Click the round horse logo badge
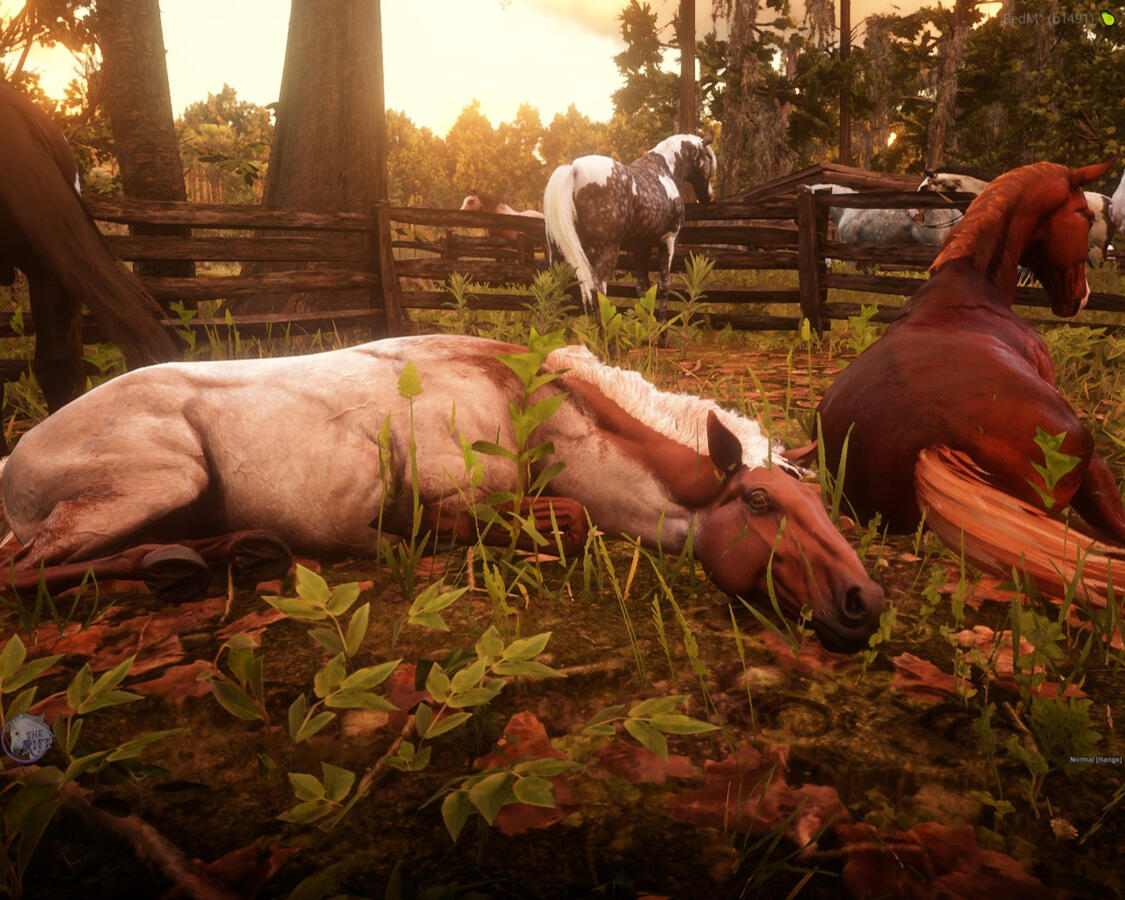Image resolution: width=1125 pixels, height=900 pixels. click(x=27, y=738)
